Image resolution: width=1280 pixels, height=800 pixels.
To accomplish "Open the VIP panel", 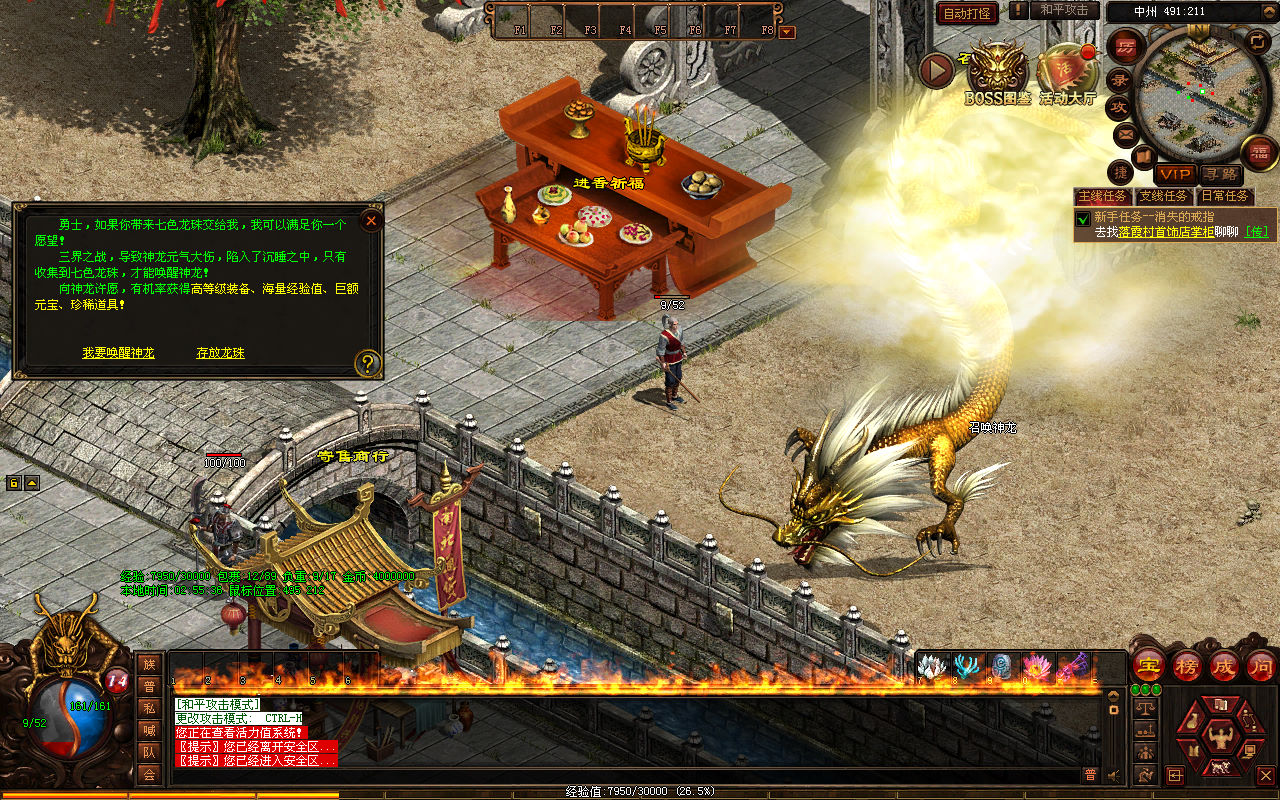I will coord(1175,174).
